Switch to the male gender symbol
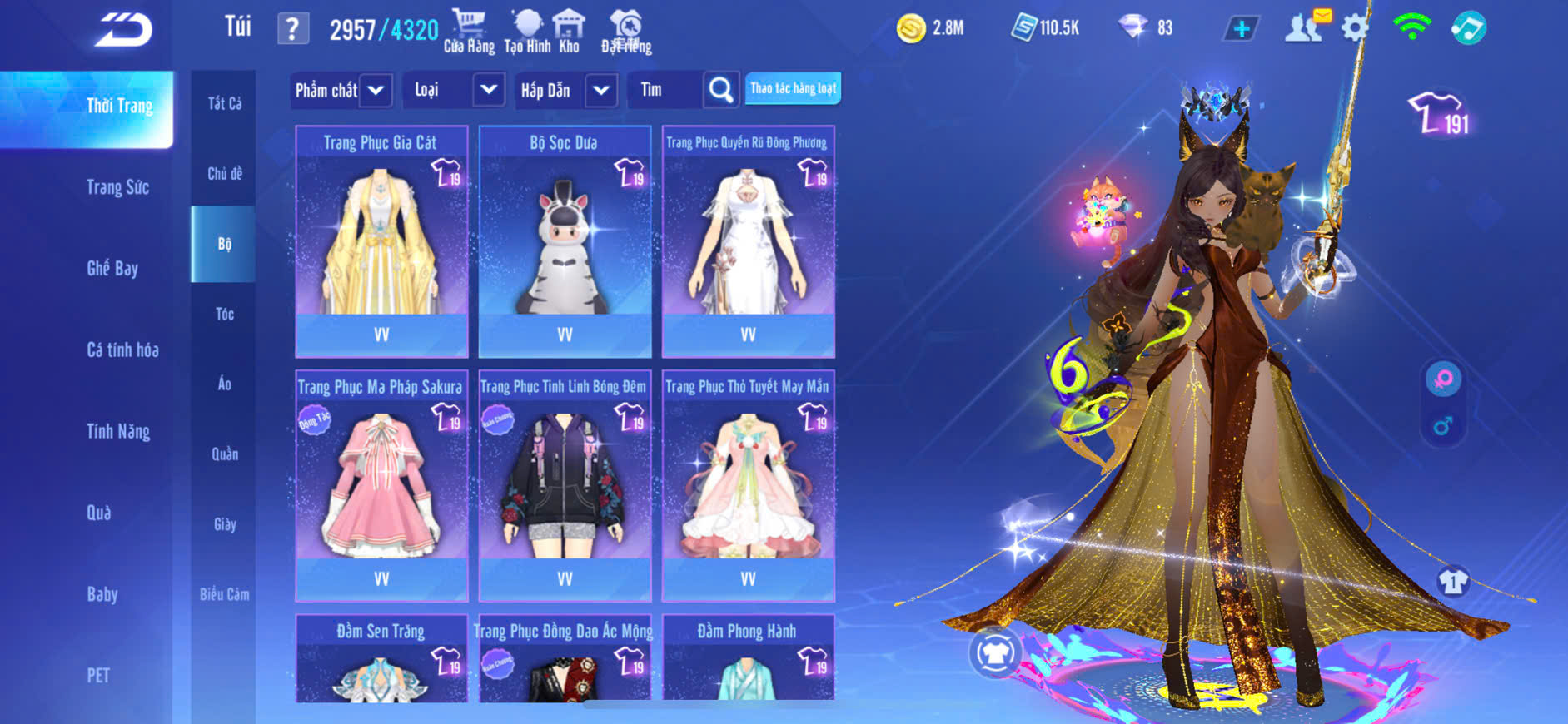This screenshot has width=1568, height=724. pyautogui.click(x=1443, y=426)
